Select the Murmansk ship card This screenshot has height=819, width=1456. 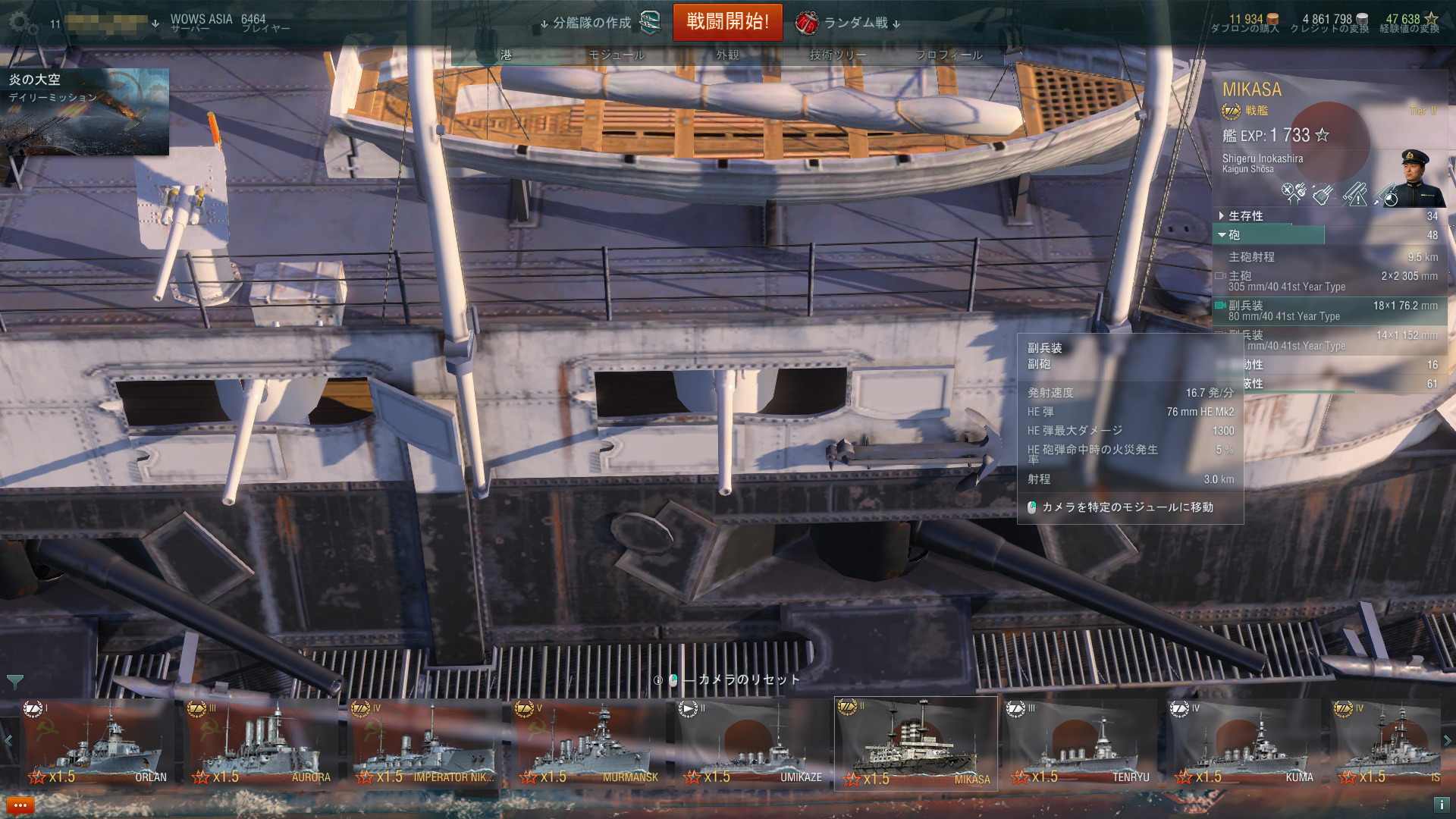[588, 743]
